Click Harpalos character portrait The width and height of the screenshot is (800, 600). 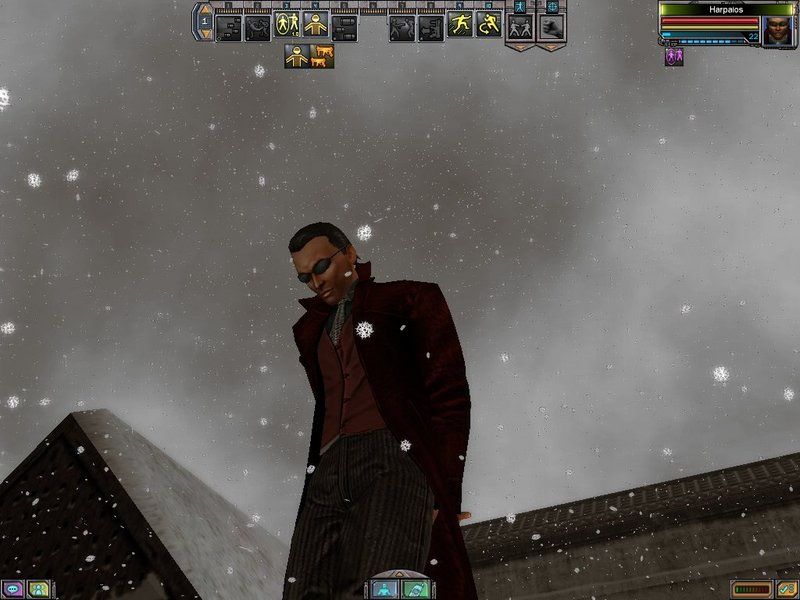[778, 30]
